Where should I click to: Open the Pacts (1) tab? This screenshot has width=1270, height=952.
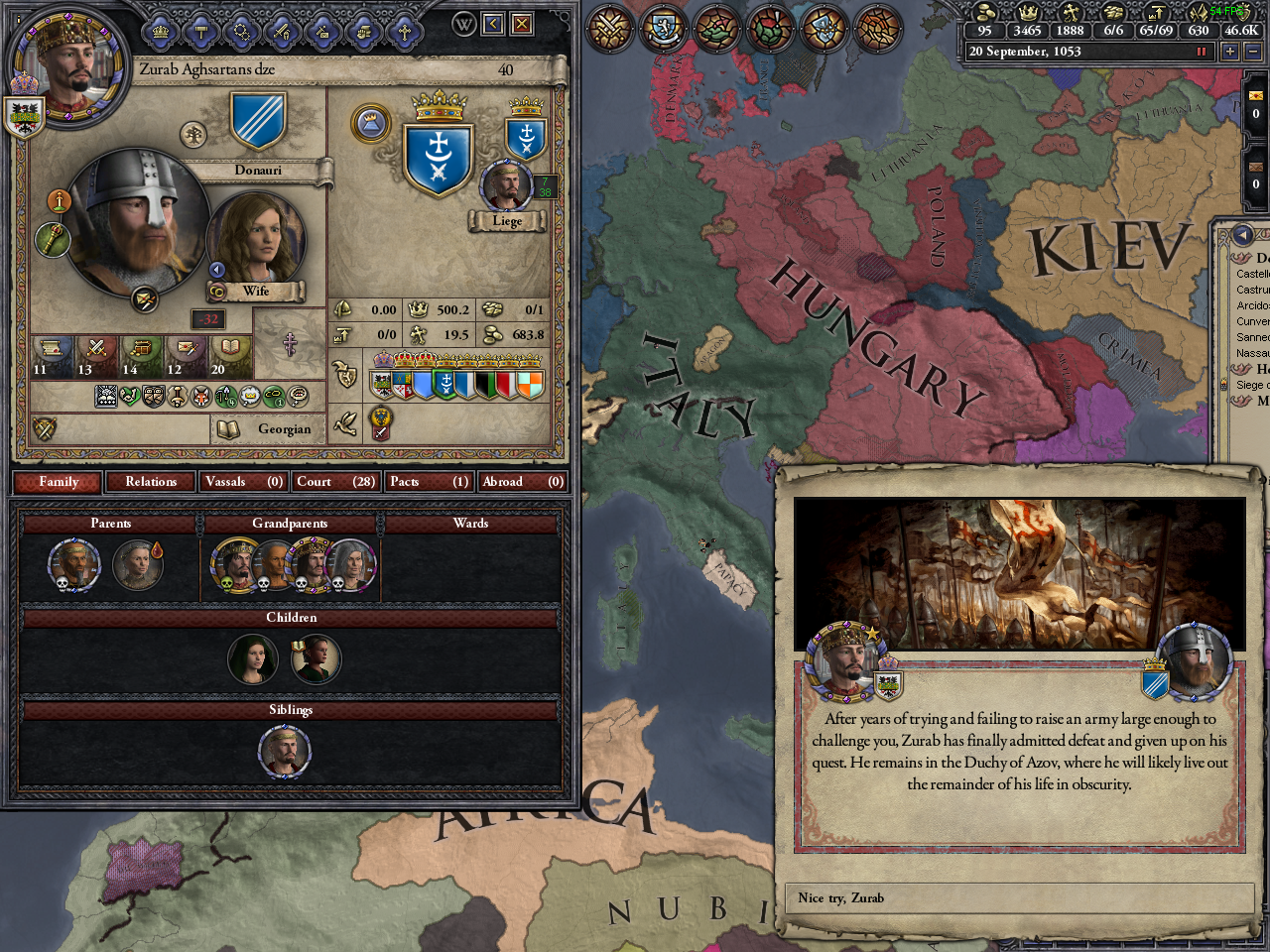(429, 481)
